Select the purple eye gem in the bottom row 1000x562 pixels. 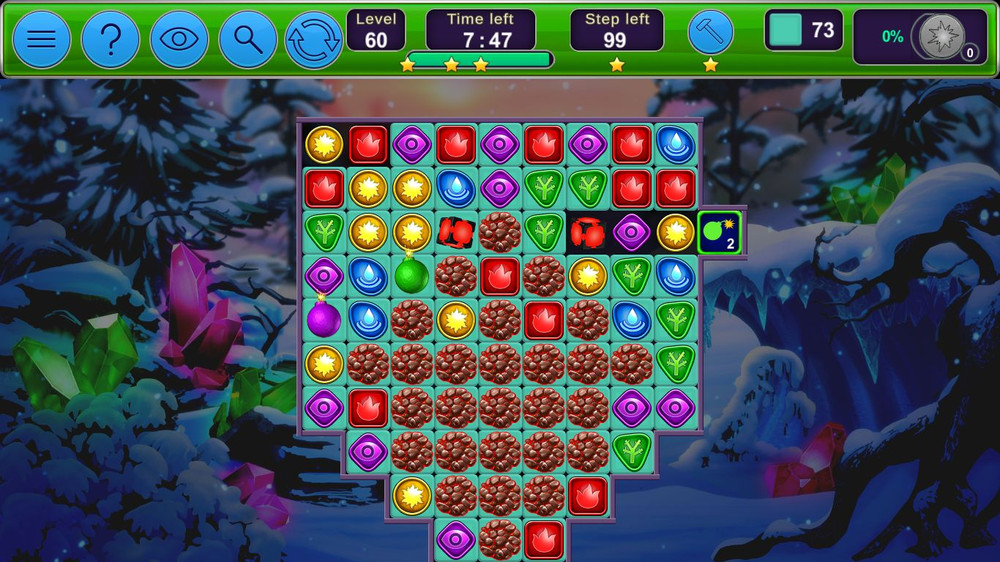(455, 540)
